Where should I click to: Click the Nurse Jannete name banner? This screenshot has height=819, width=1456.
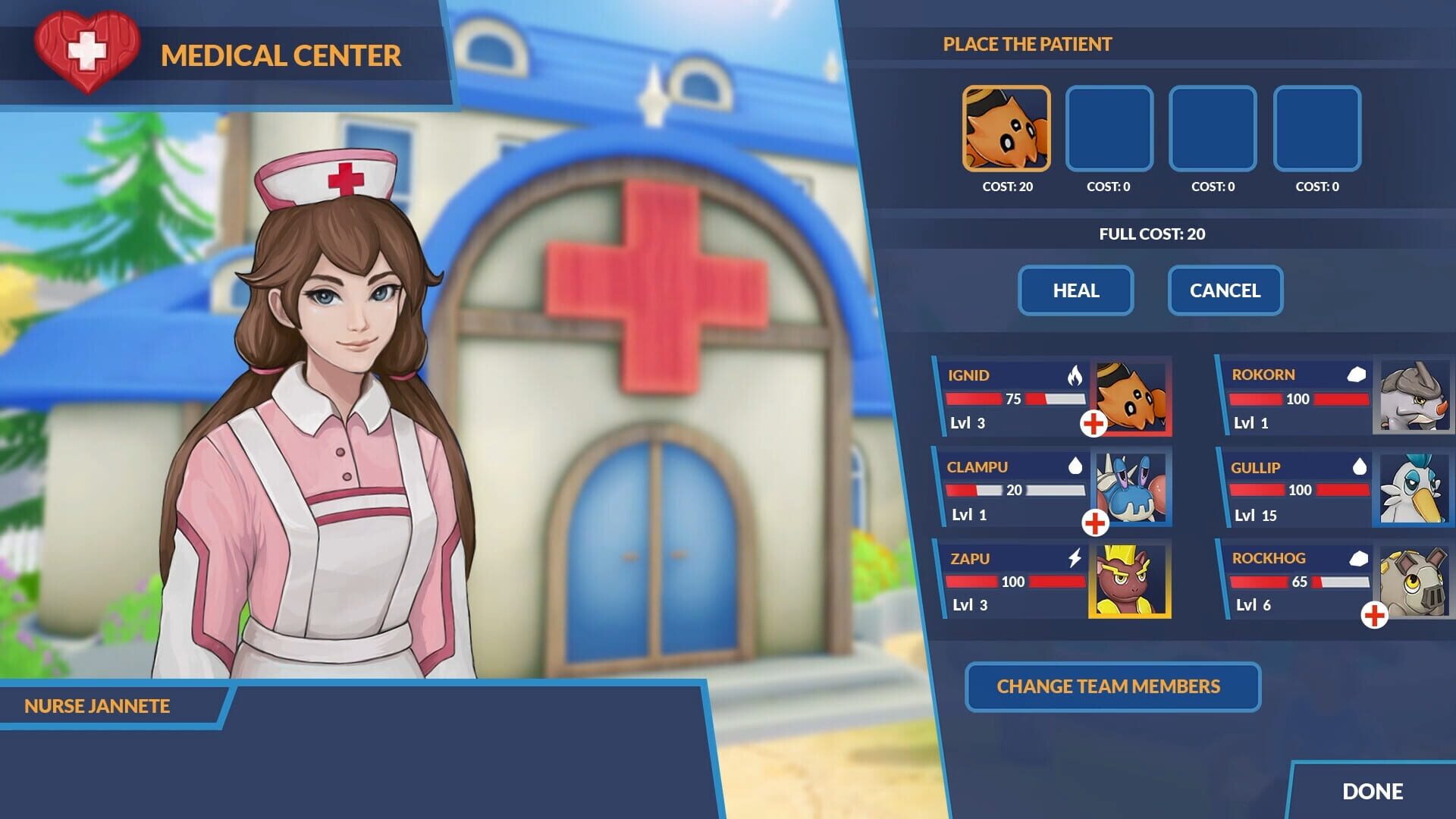(x=96, y=706)
